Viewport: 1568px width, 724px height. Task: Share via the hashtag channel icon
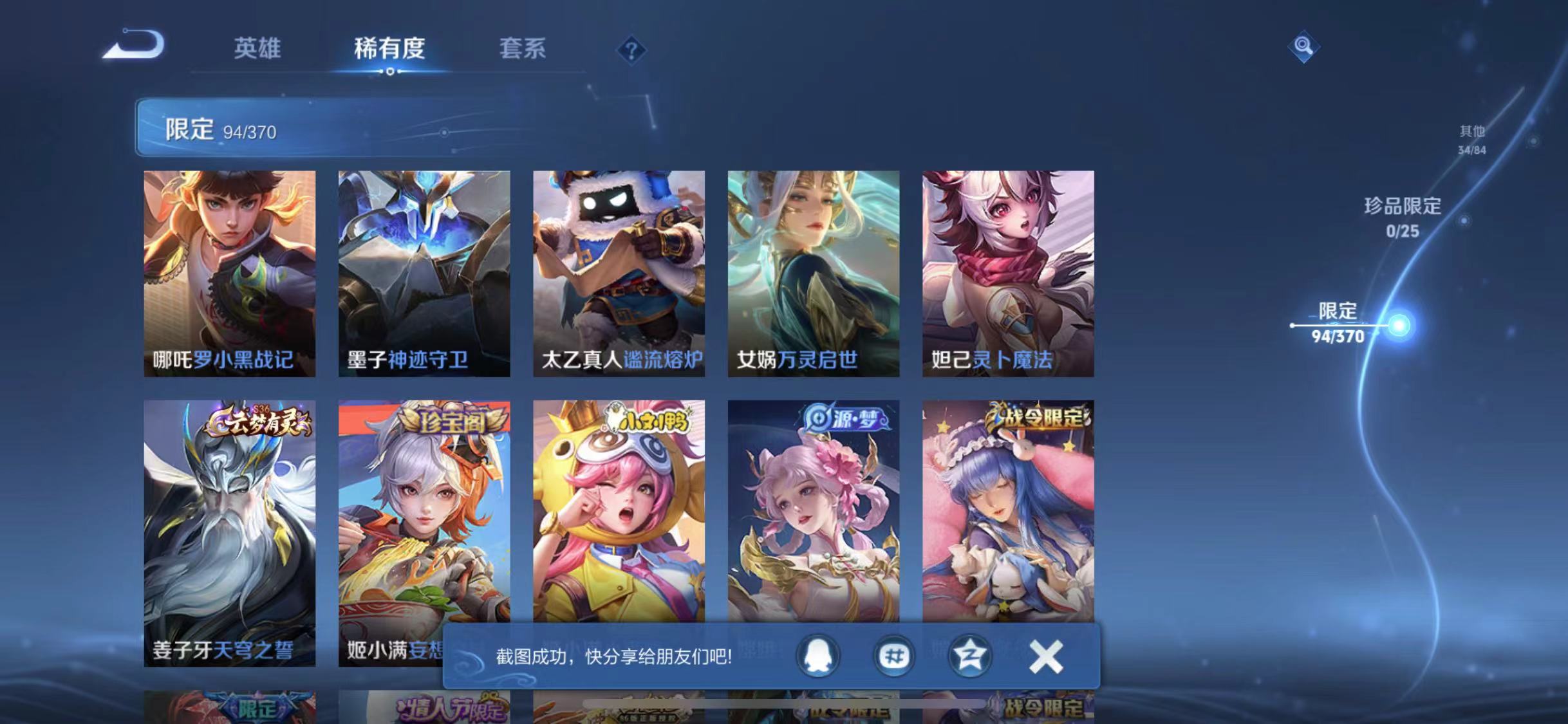[x=894, y=656]
